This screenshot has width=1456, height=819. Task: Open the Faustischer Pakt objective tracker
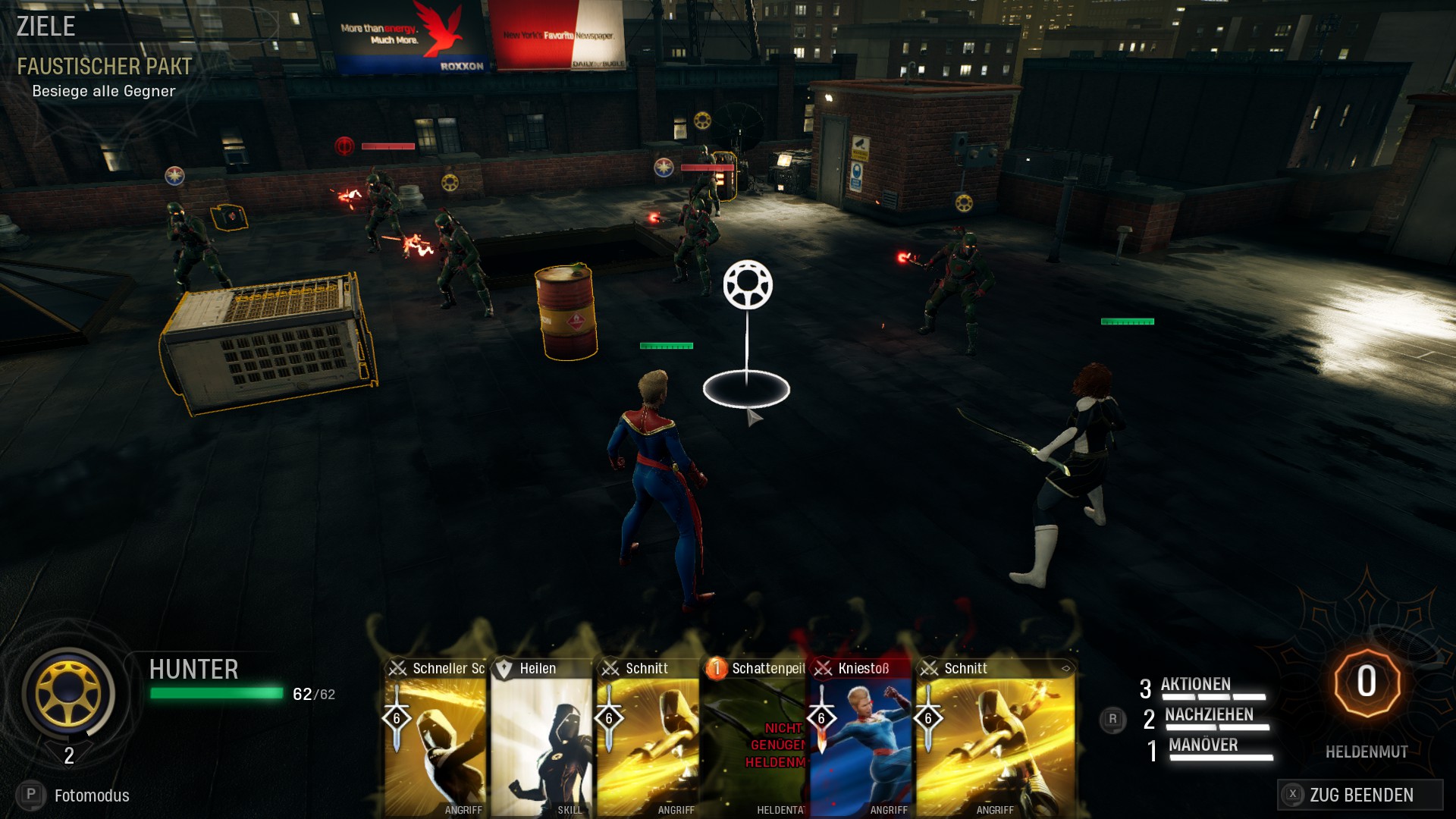[105, 67]
